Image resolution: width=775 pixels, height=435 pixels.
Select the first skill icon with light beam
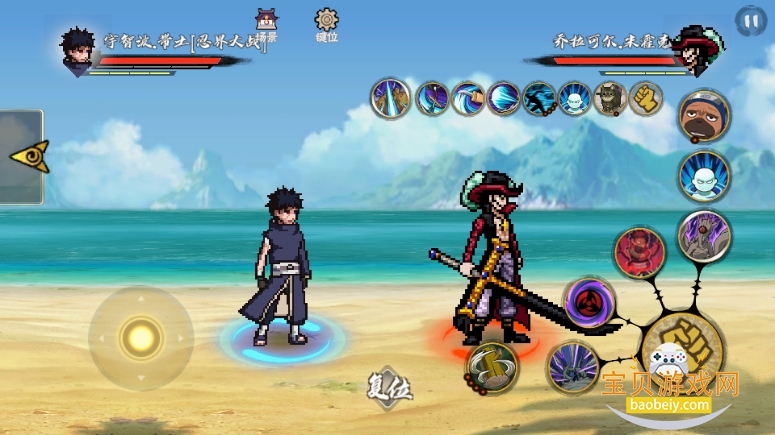point(390,98)
